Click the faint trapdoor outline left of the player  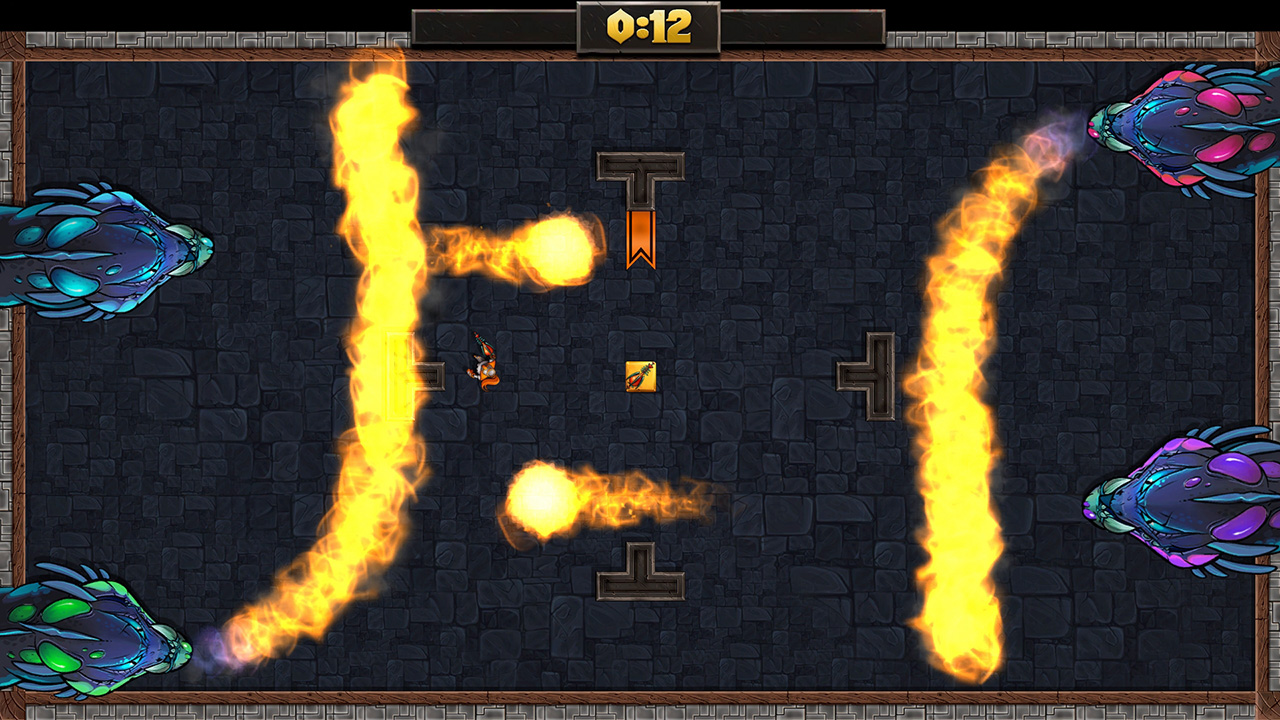click(x=400, y=378)
